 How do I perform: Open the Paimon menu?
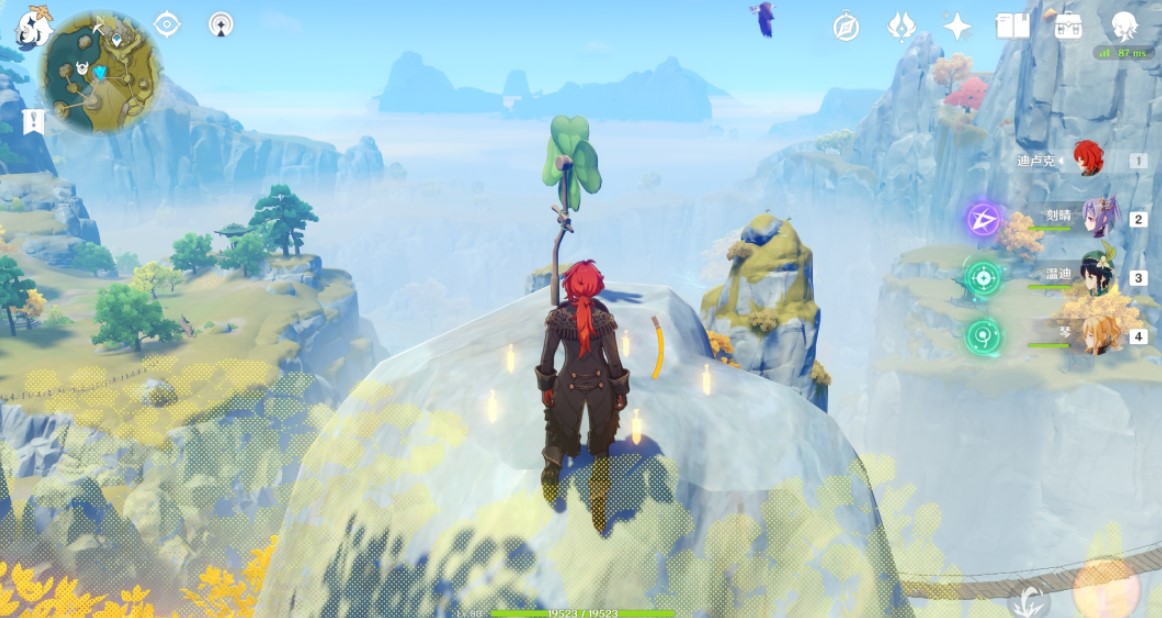(x=35, y=26)
